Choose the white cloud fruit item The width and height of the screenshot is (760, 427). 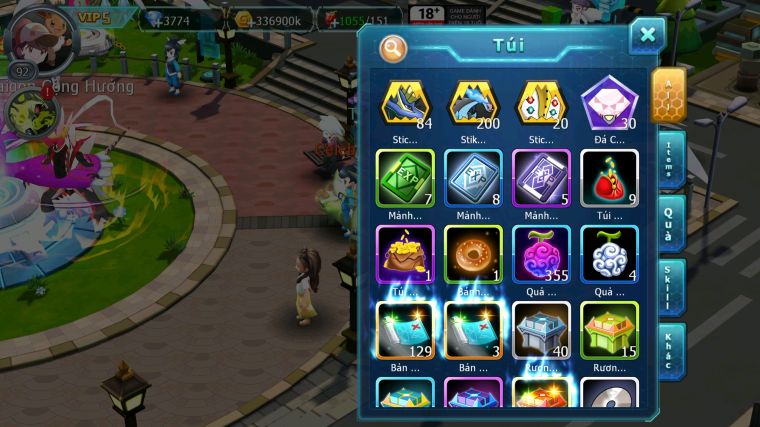(609, 254)
